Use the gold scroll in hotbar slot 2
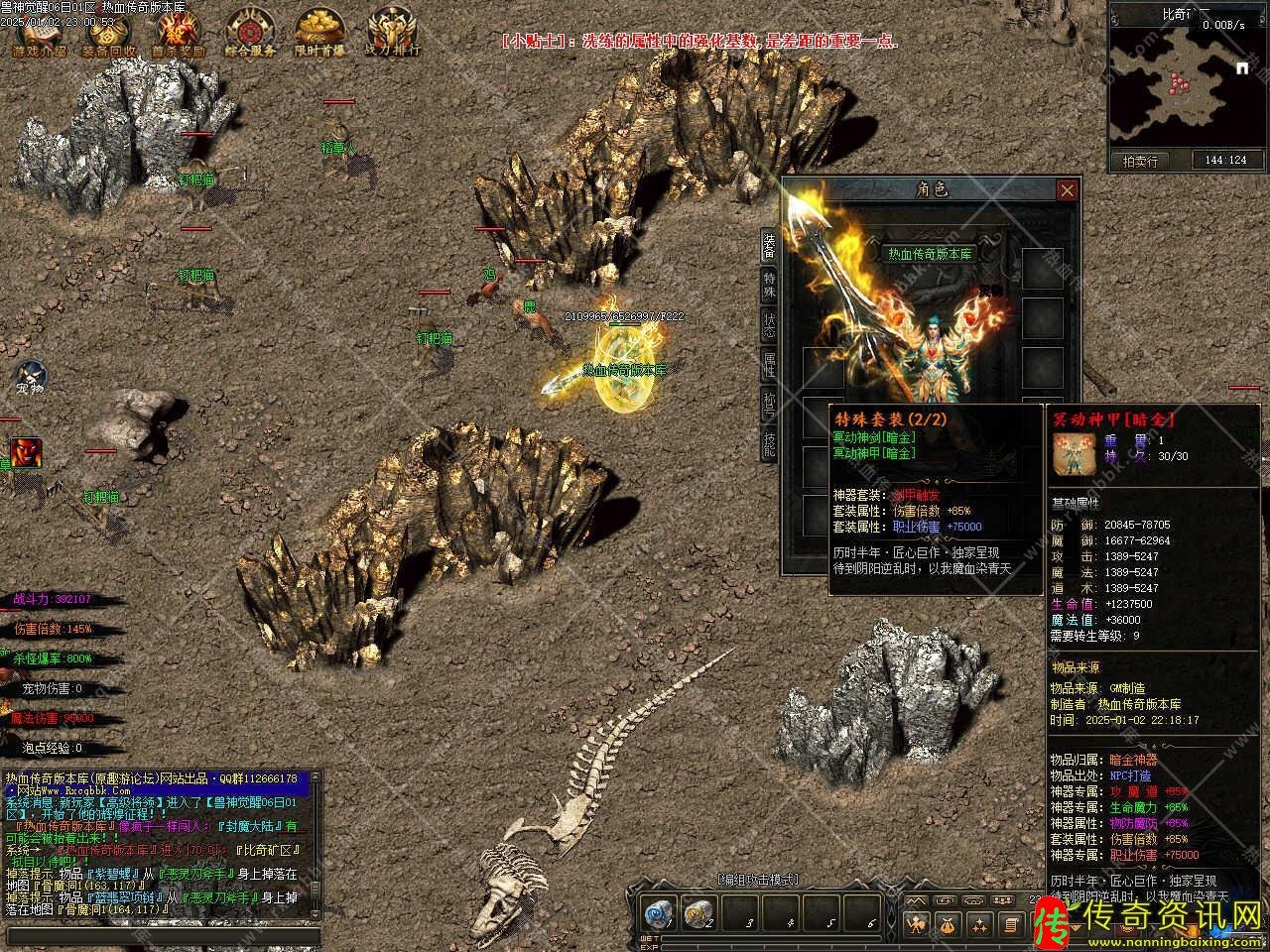Screen dimensions: 1270x952 (x=698, y=913)
